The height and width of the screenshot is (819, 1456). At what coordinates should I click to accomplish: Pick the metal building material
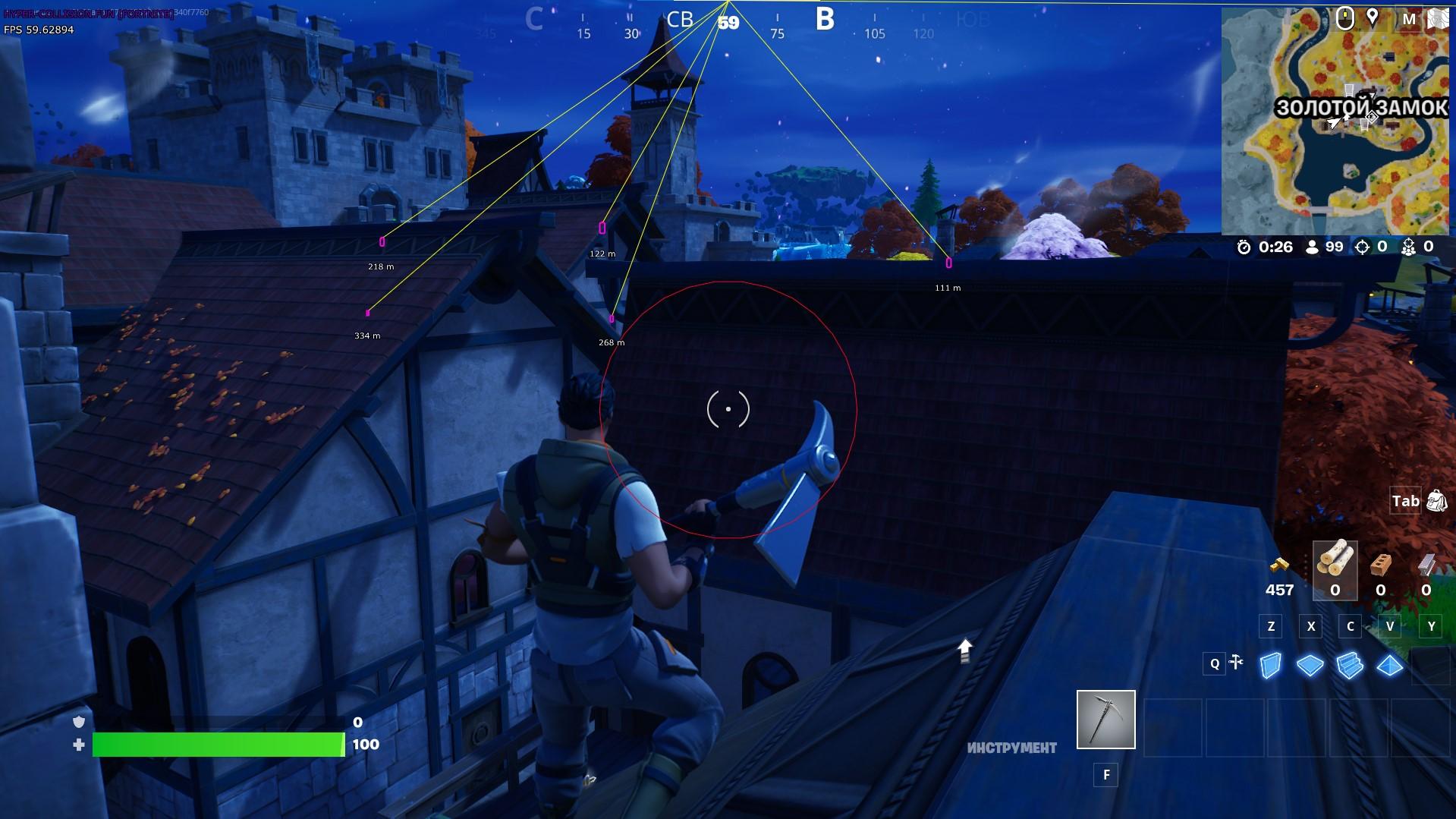(x=1426, y=565)
